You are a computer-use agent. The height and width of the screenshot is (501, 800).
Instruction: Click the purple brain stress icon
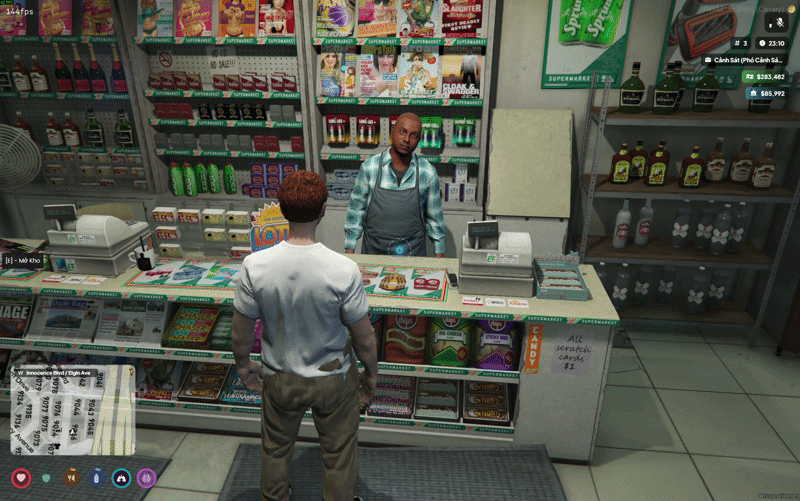point(146,478)
